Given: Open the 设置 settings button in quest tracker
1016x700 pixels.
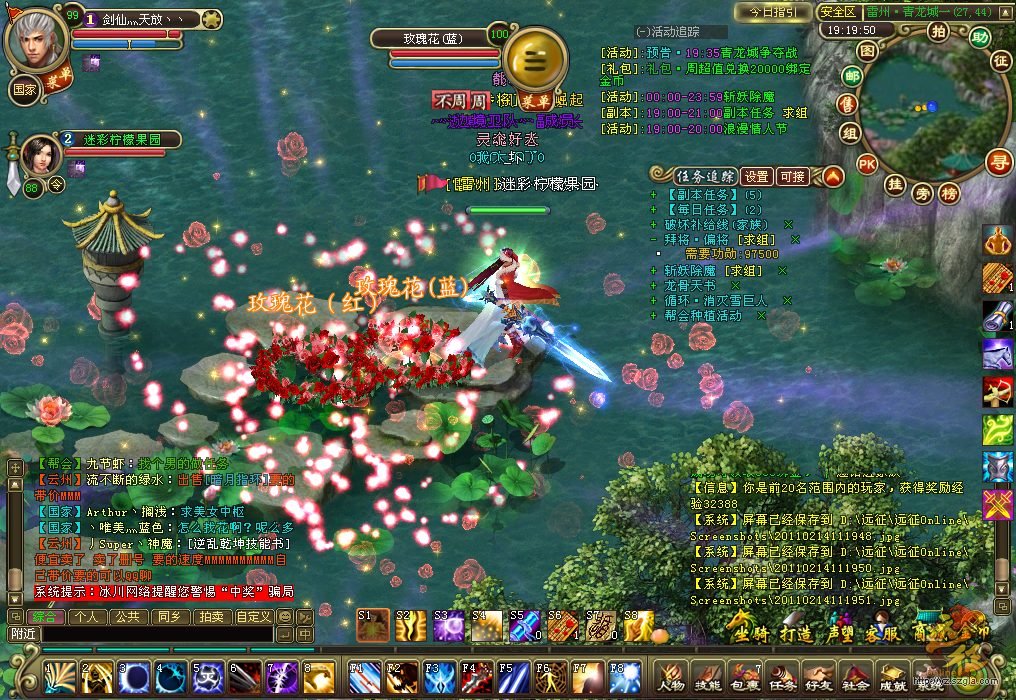Looking at the screenshot, I should tap(756, 177).
